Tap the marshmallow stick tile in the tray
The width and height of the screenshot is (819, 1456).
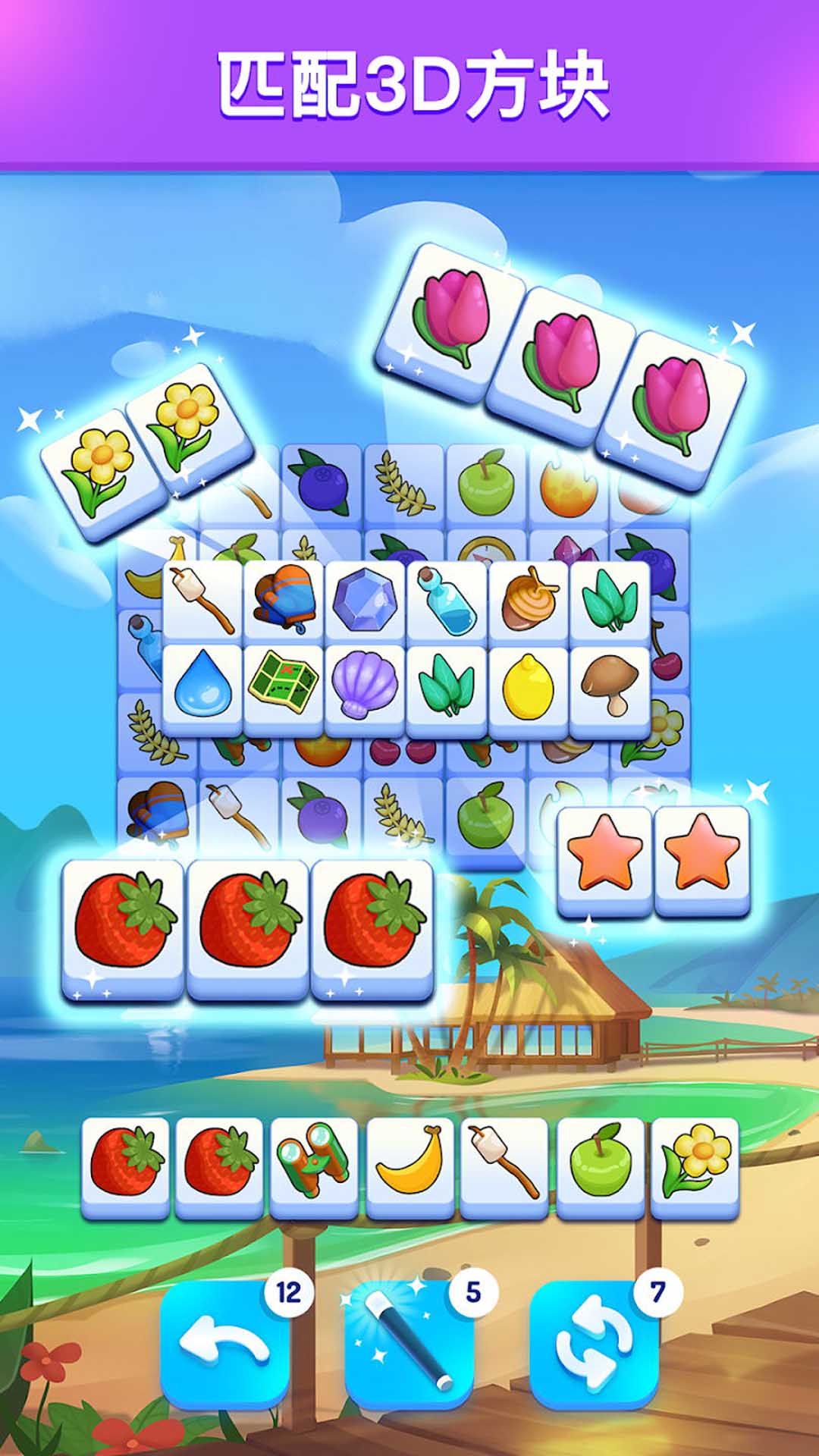pyautogui.click(x=504, y=1165)
